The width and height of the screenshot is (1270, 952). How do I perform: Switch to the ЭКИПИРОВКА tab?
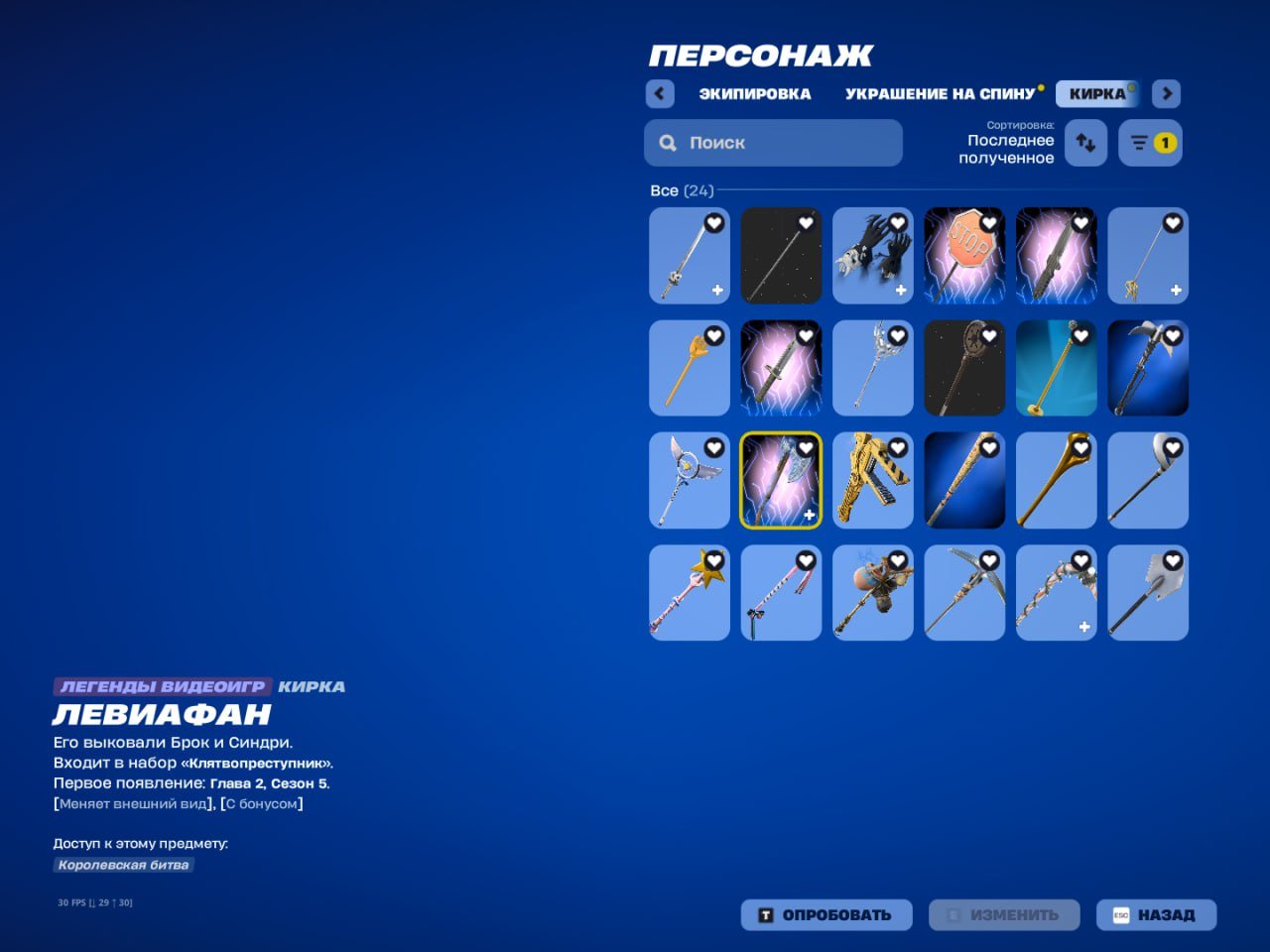coord(755,93)
